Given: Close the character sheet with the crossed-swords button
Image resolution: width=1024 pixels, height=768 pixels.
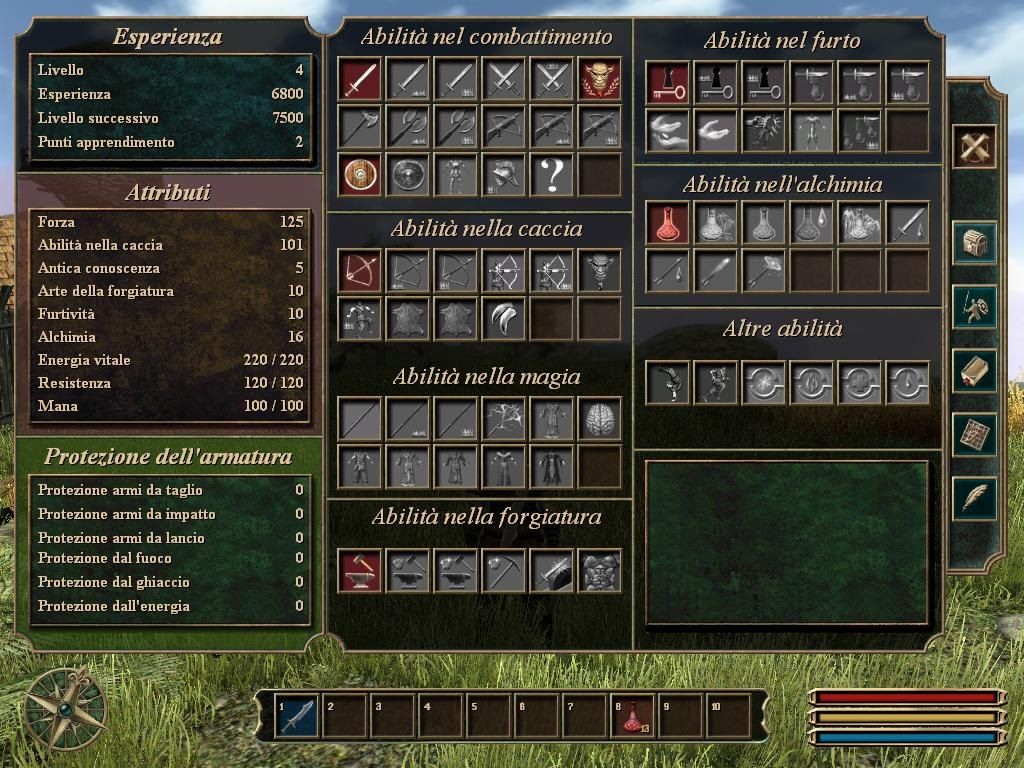Looking at the screenshot, I should tap(975, 148).
